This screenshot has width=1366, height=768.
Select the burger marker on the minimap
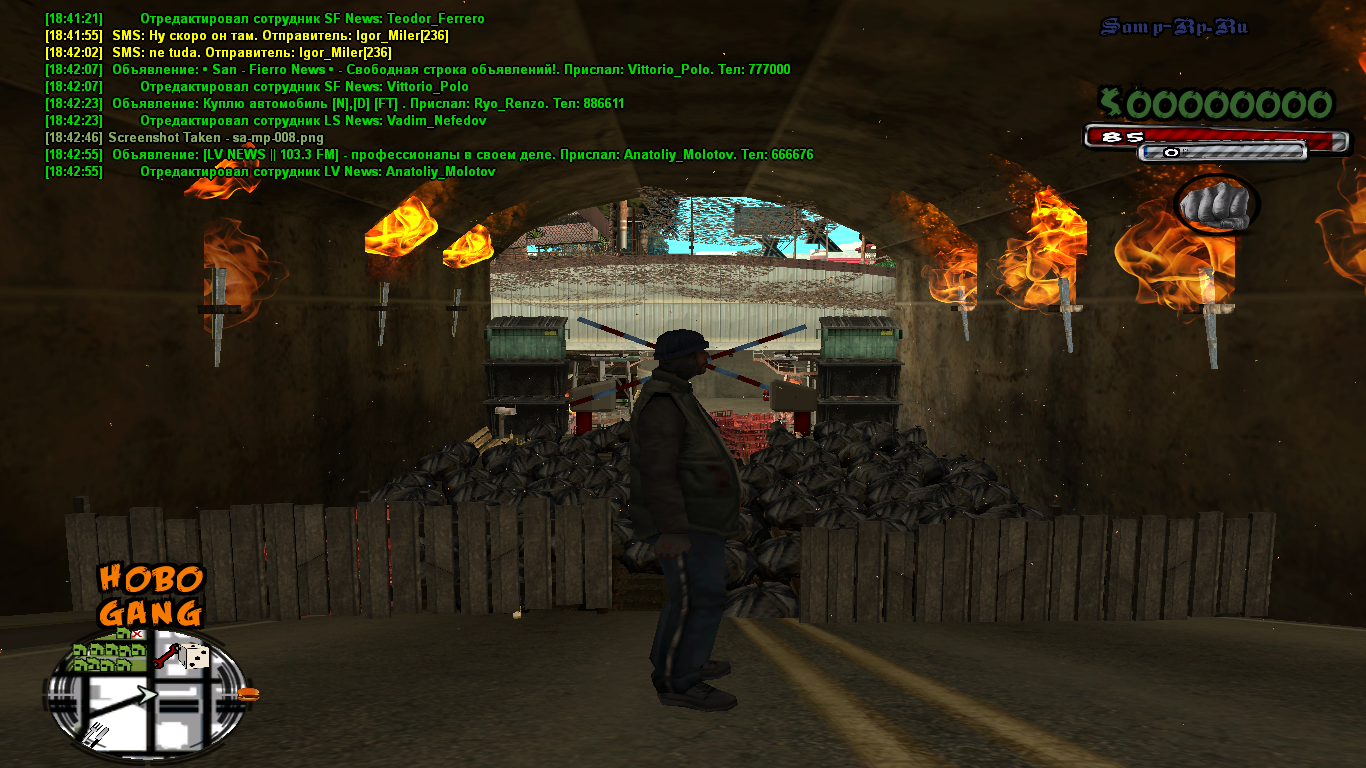[x=248, y=692]
